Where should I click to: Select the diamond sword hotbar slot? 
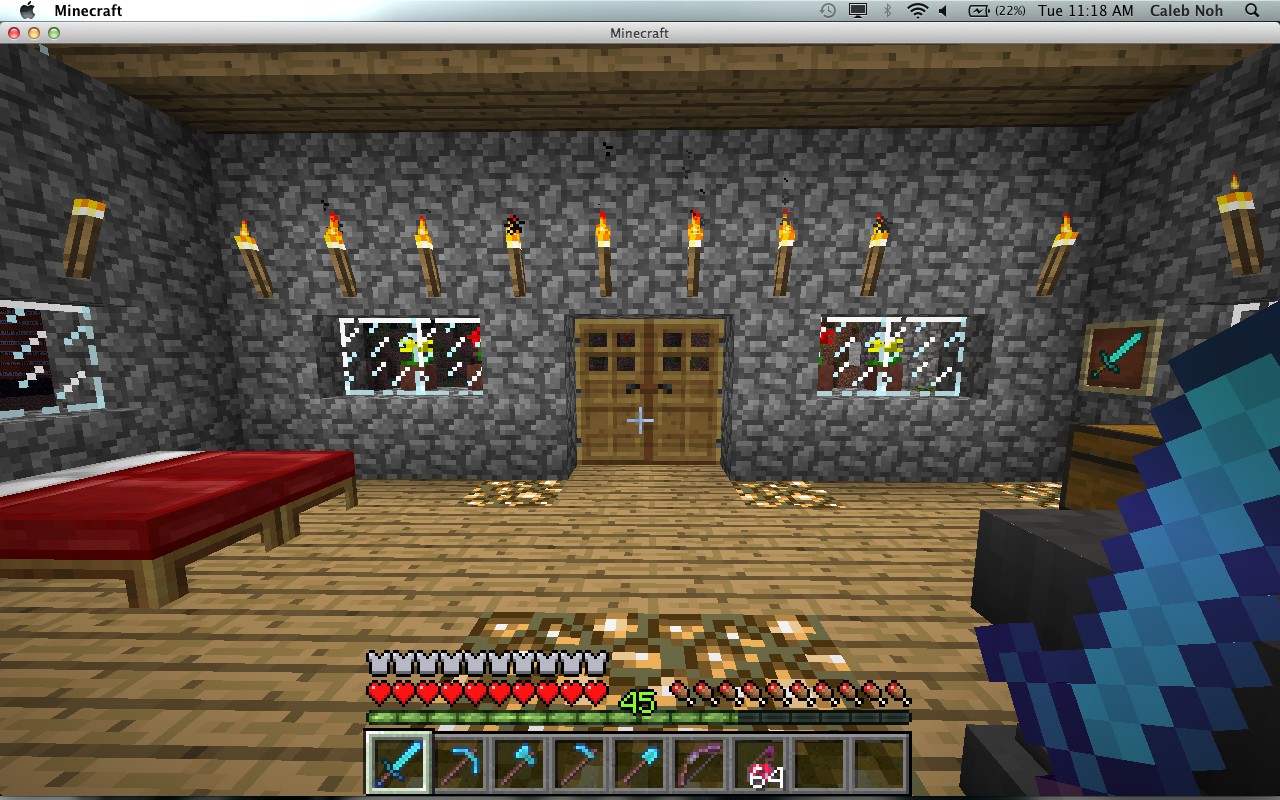point(398,763)
